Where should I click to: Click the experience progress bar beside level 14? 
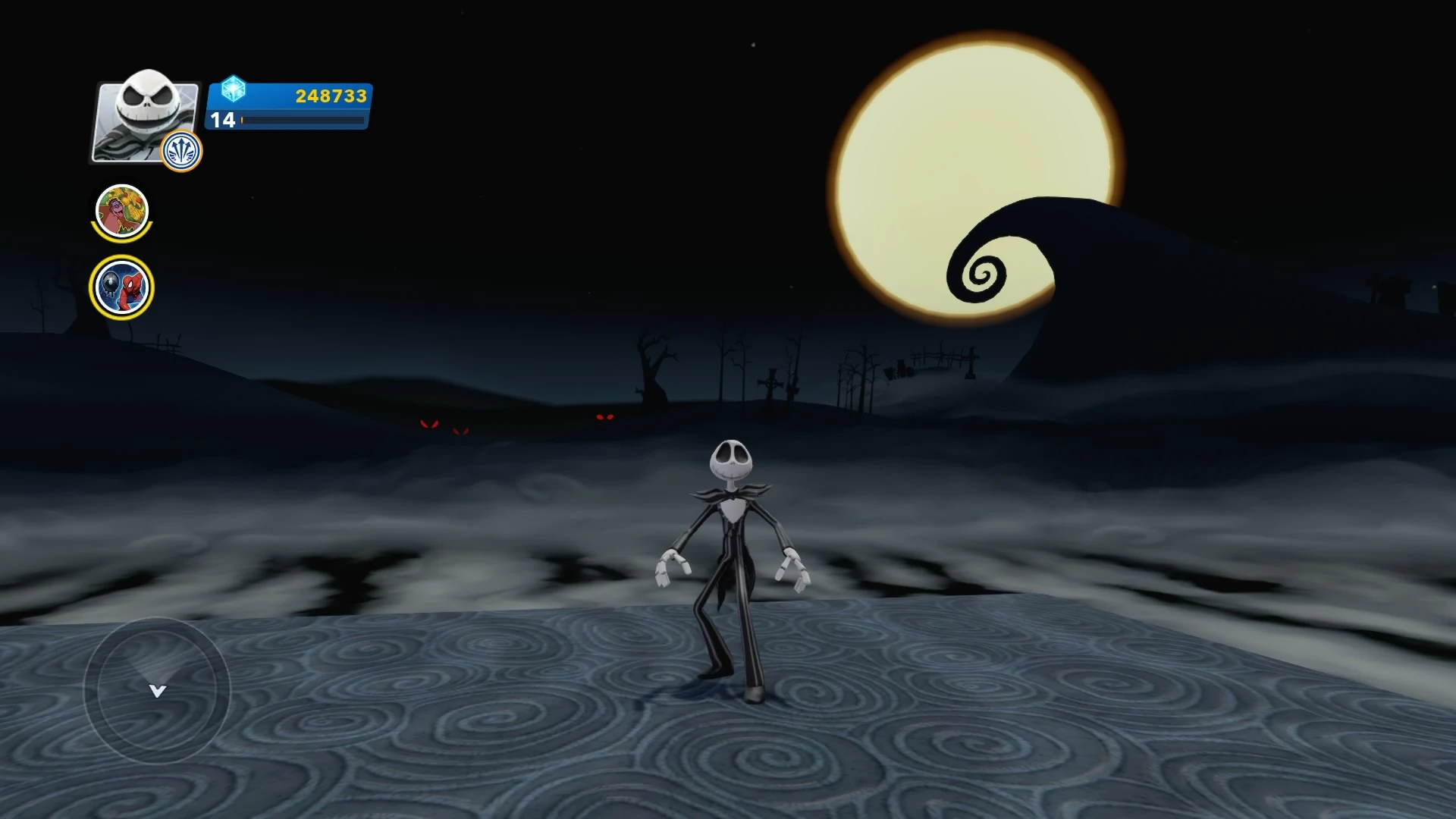pos(303,120)
